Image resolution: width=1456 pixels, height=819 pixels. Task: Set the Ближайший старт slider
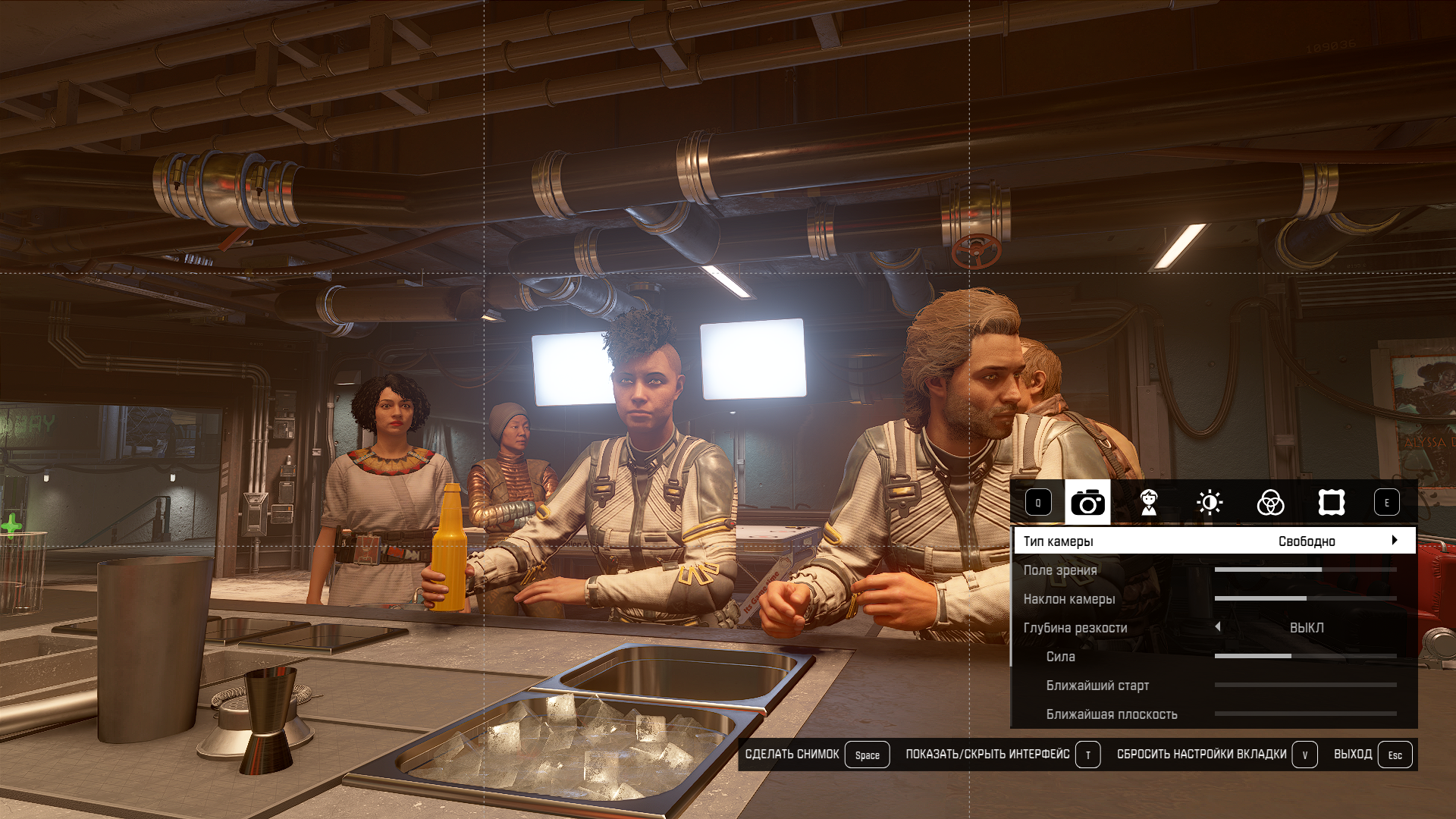click(1305, 685)
